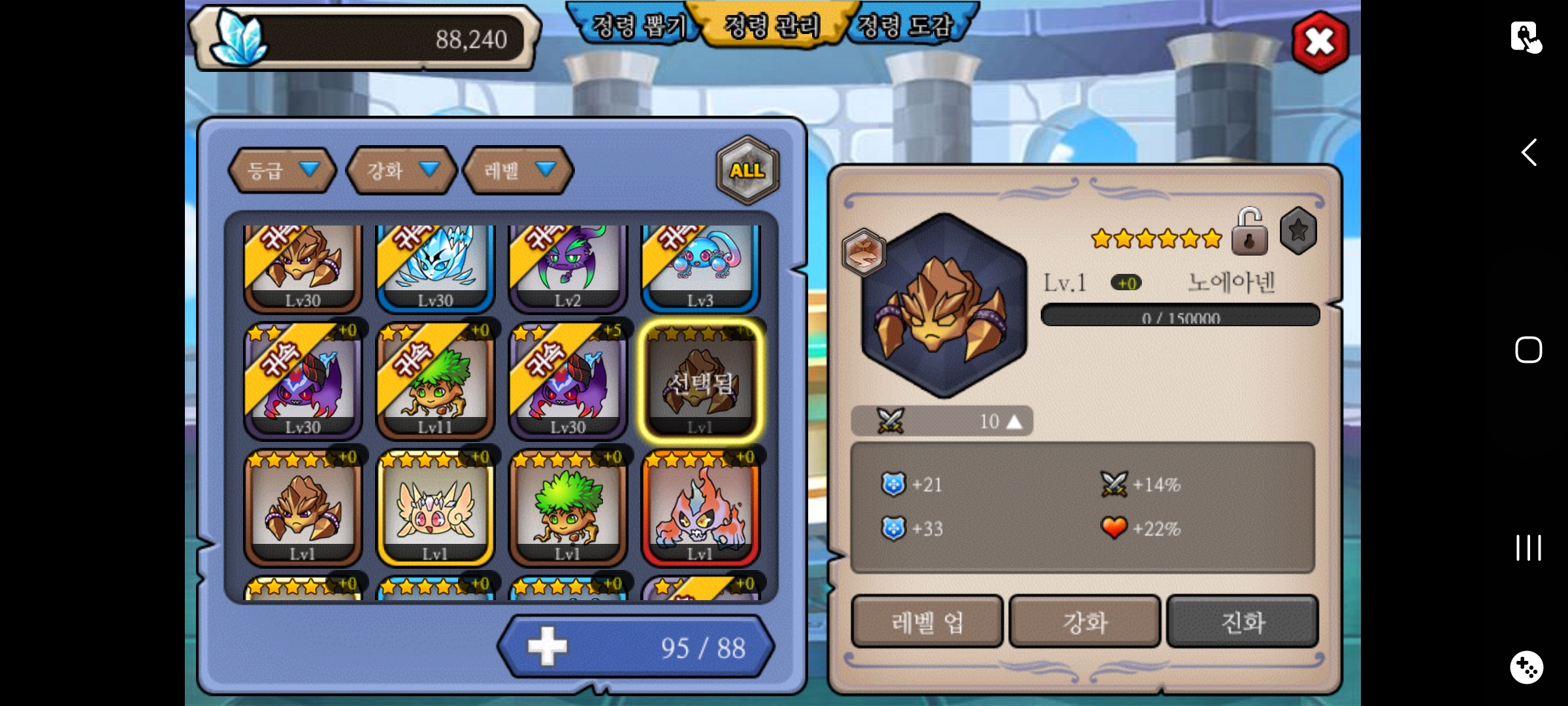Switch to the 정령 뽑기 tab
Screen dimensions: 1568x706
click(637, 26)
